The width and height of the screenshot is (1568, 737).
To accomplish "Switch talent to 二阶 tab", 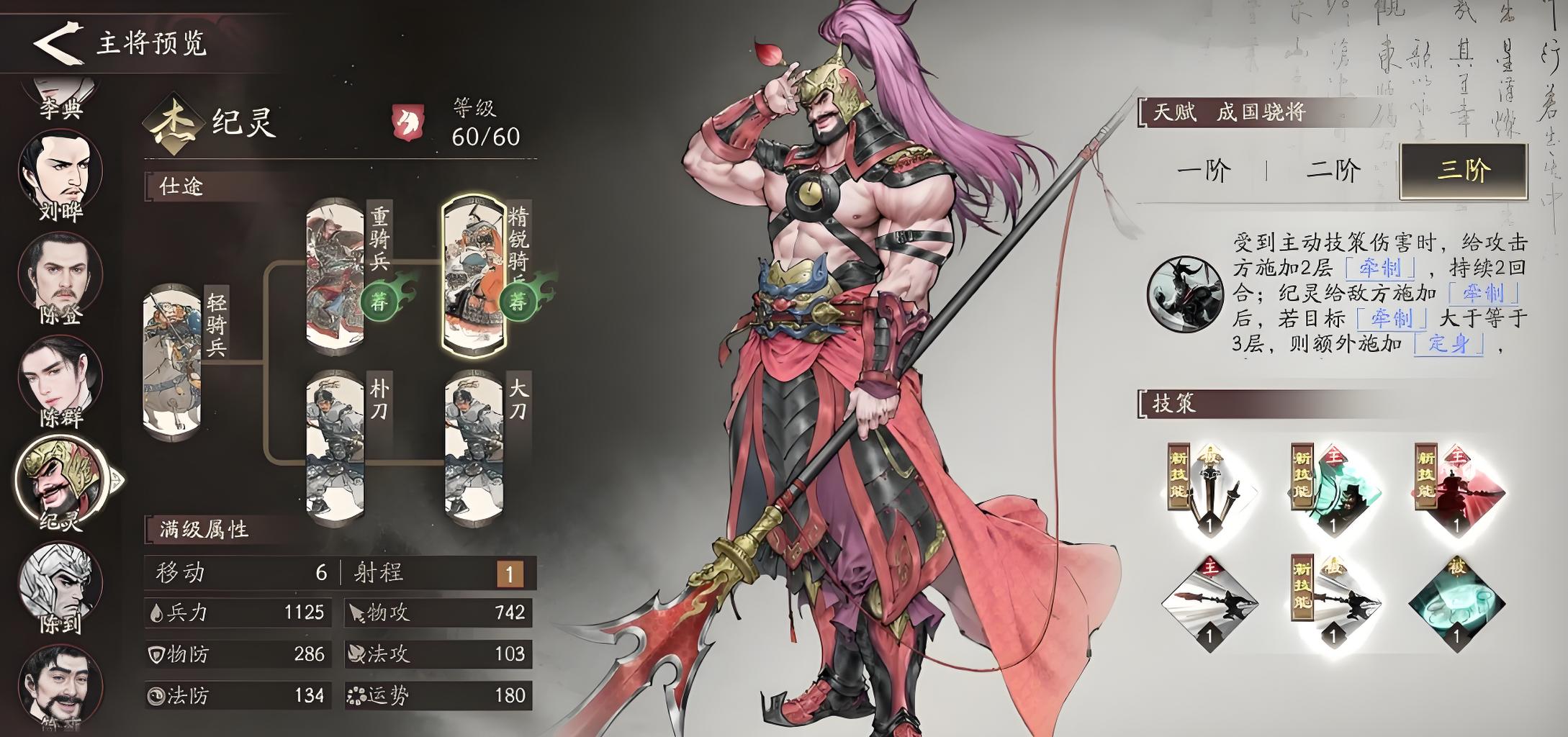I will point(1333,171).
